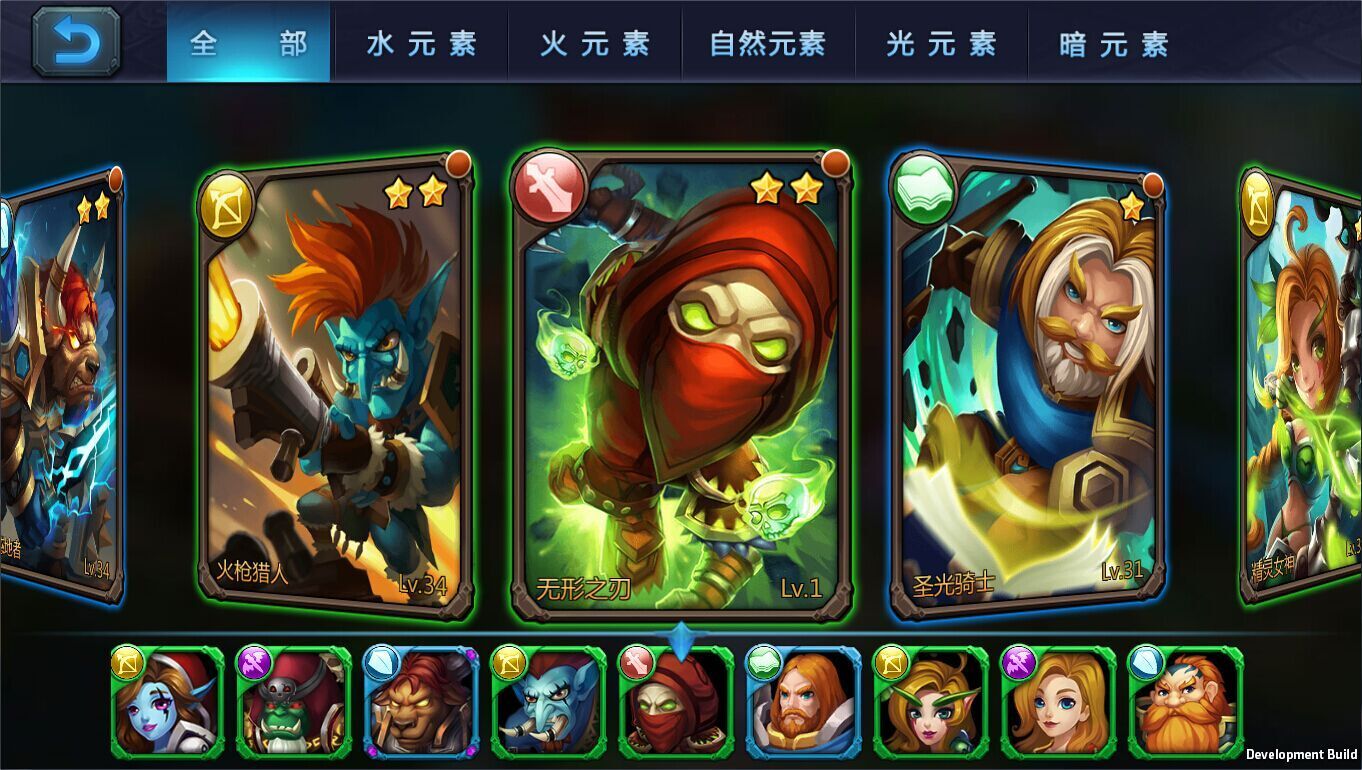Select the 火枪猎人 hero card
Viewport: 1362px width, 770px height.
tap(330, 390)
